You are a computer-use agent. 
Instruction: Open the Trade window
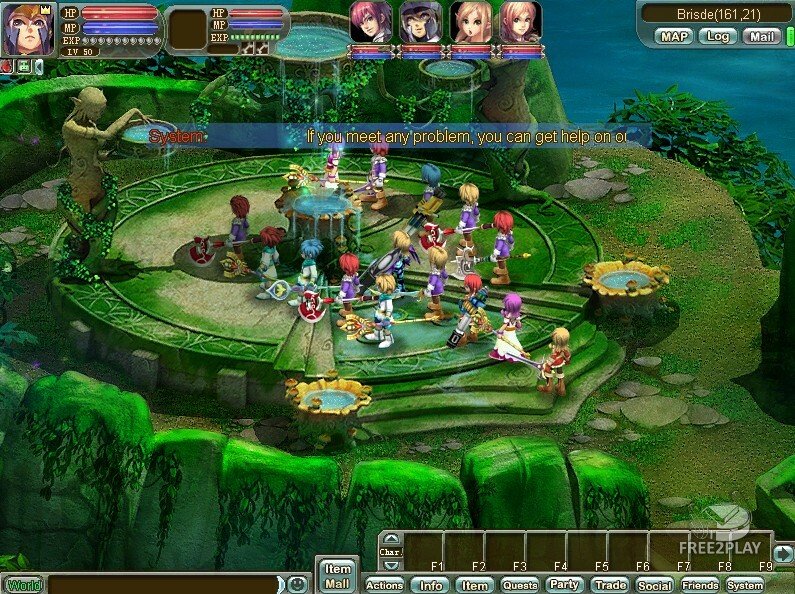pyautogui.click(x=609, y=585)
